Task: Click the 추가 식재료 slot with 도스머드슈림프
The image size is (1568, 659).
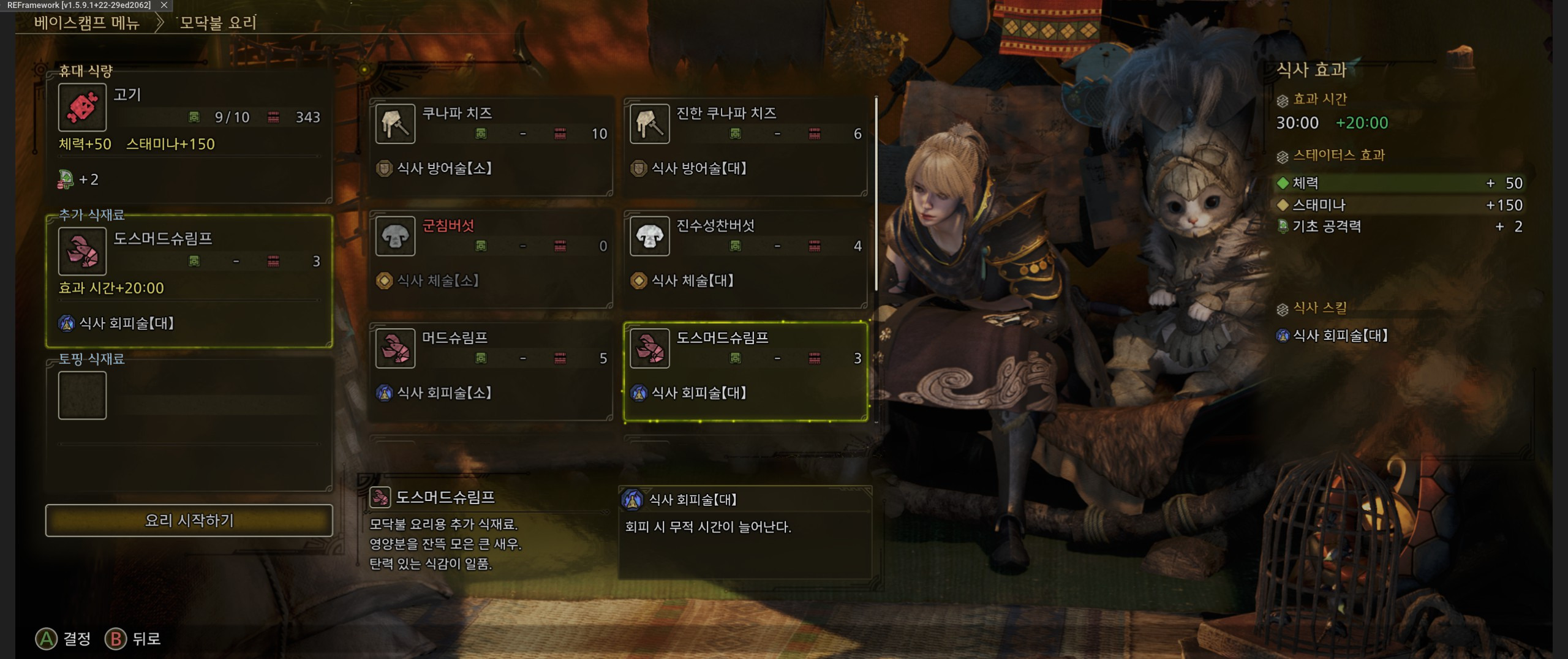Action: tap(189, 281)
